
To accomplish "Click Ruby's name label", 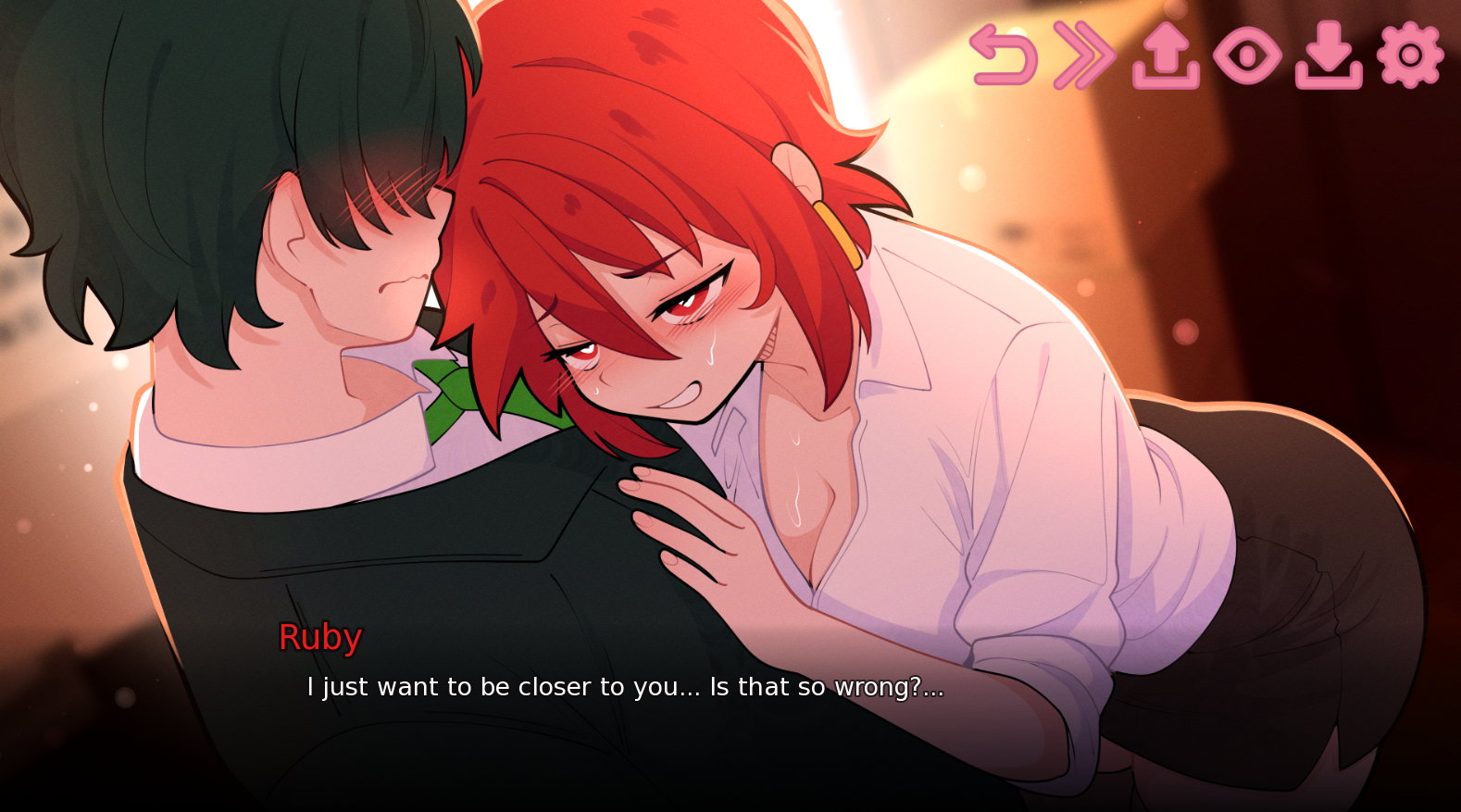I will [x=320, y=636].
